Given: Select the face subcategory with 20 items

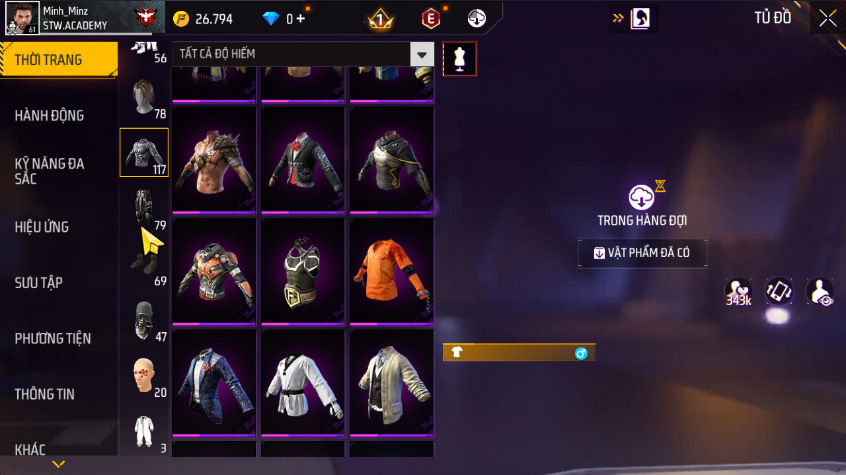Looking at the screenshot, I should (144, 376).
